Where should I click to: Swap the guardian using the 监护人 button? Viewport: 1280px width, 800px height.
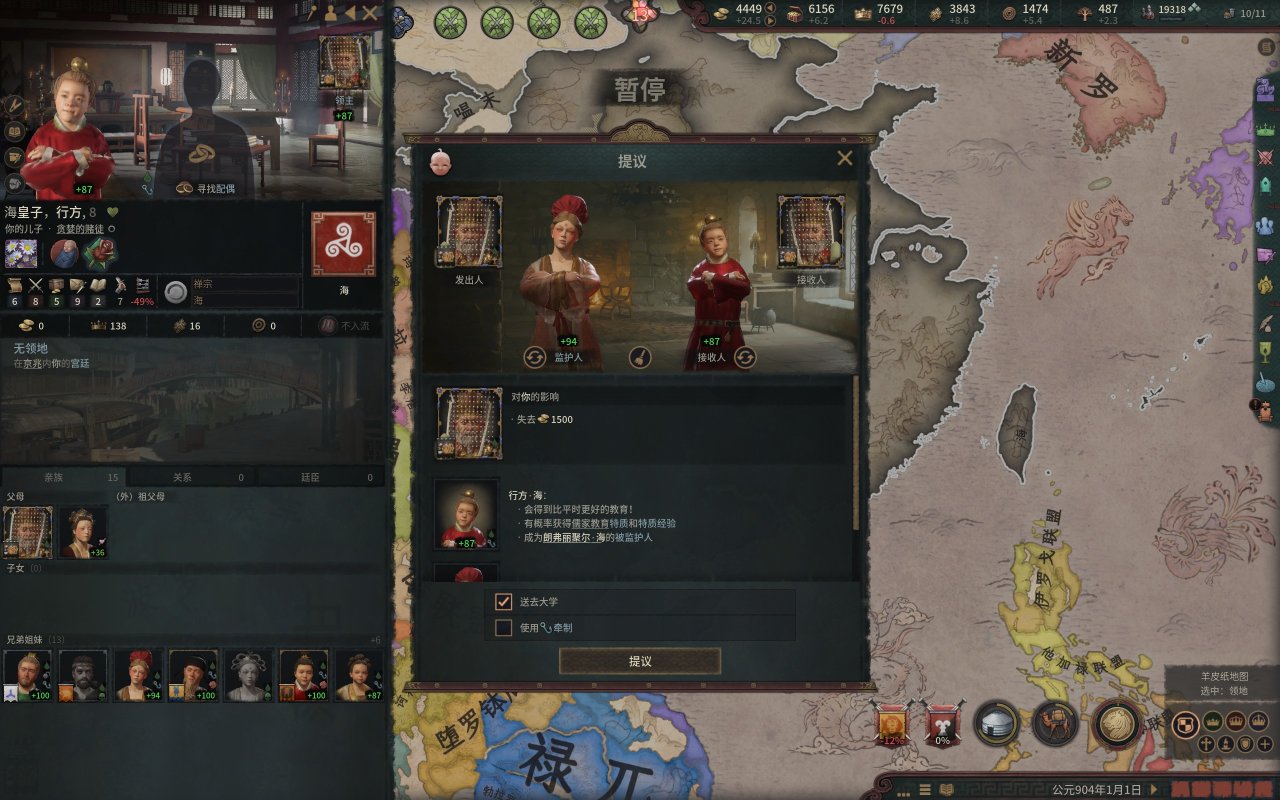[x=536, y=357]
